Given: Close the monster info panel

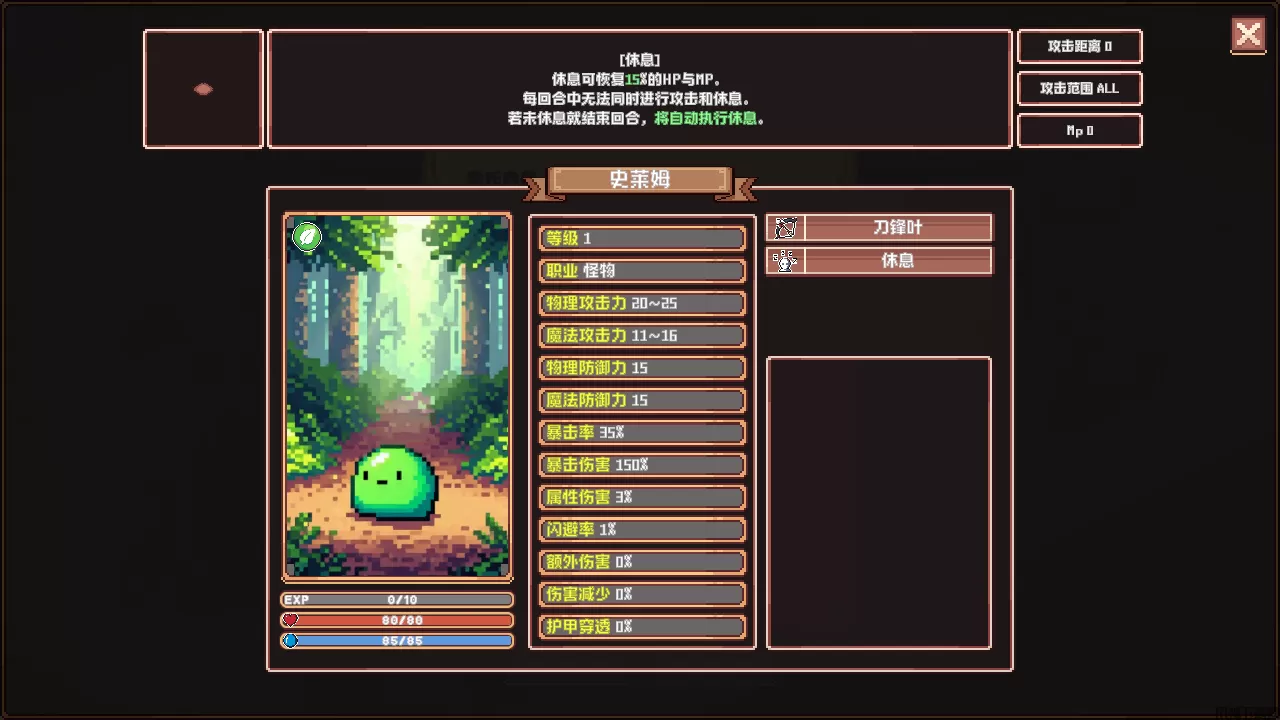Looking at the screenshot, I should pos(1248,35).
